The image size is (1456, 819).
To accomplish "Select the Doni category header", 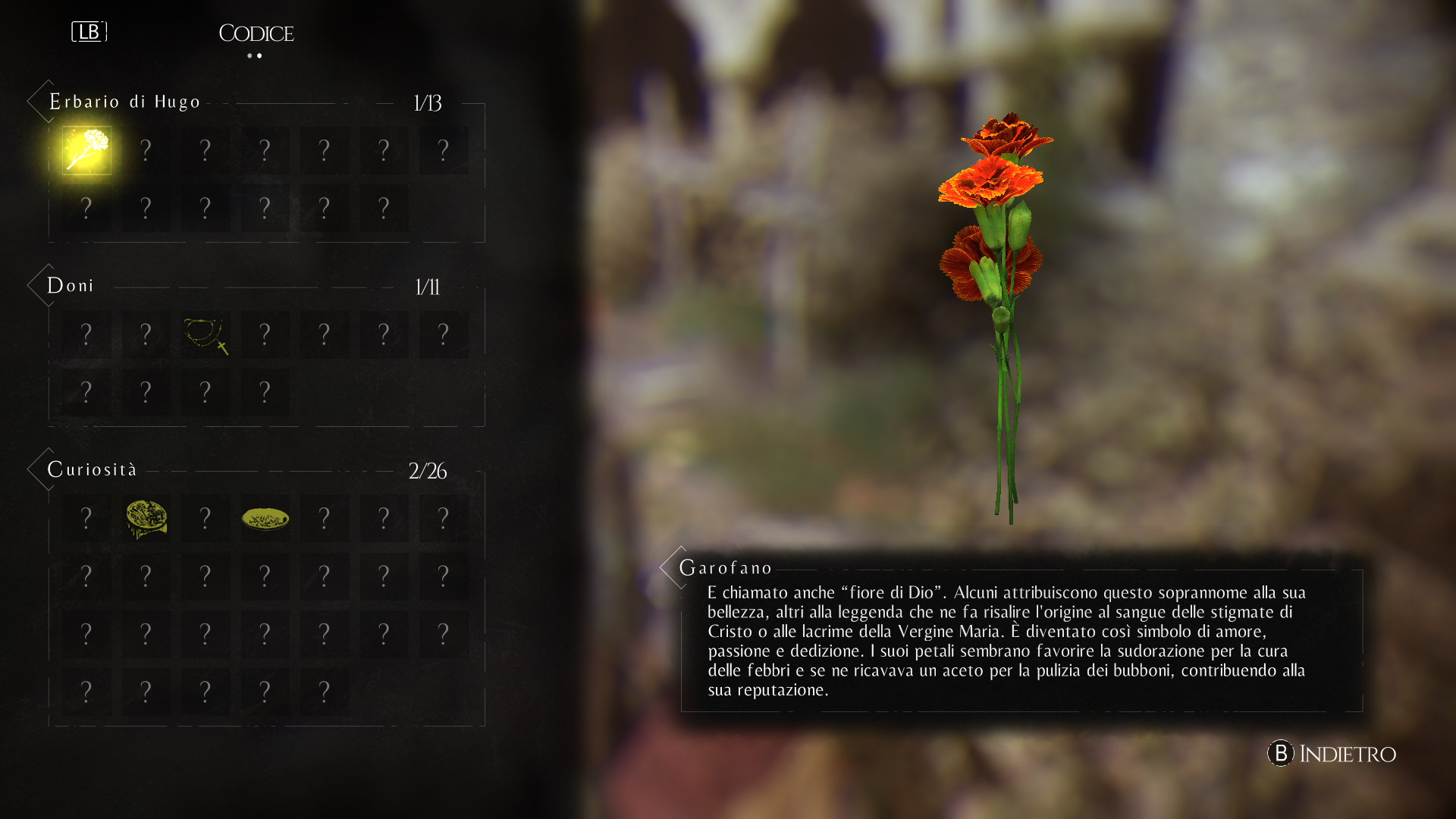I will (x=71, y=286).
